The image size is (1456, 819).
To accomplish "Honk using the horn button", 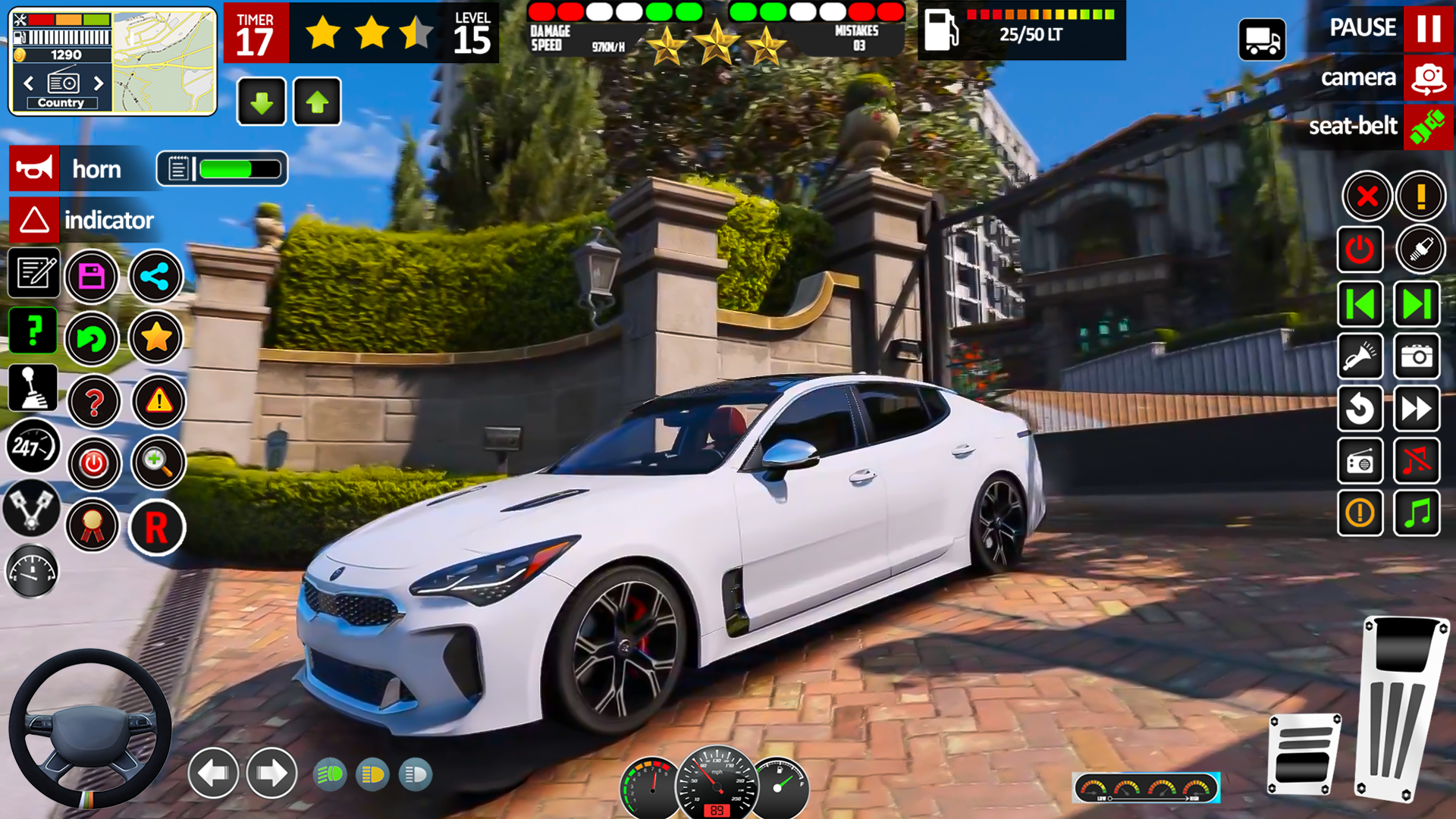I will pyautogui.click(x=34, y=168).
